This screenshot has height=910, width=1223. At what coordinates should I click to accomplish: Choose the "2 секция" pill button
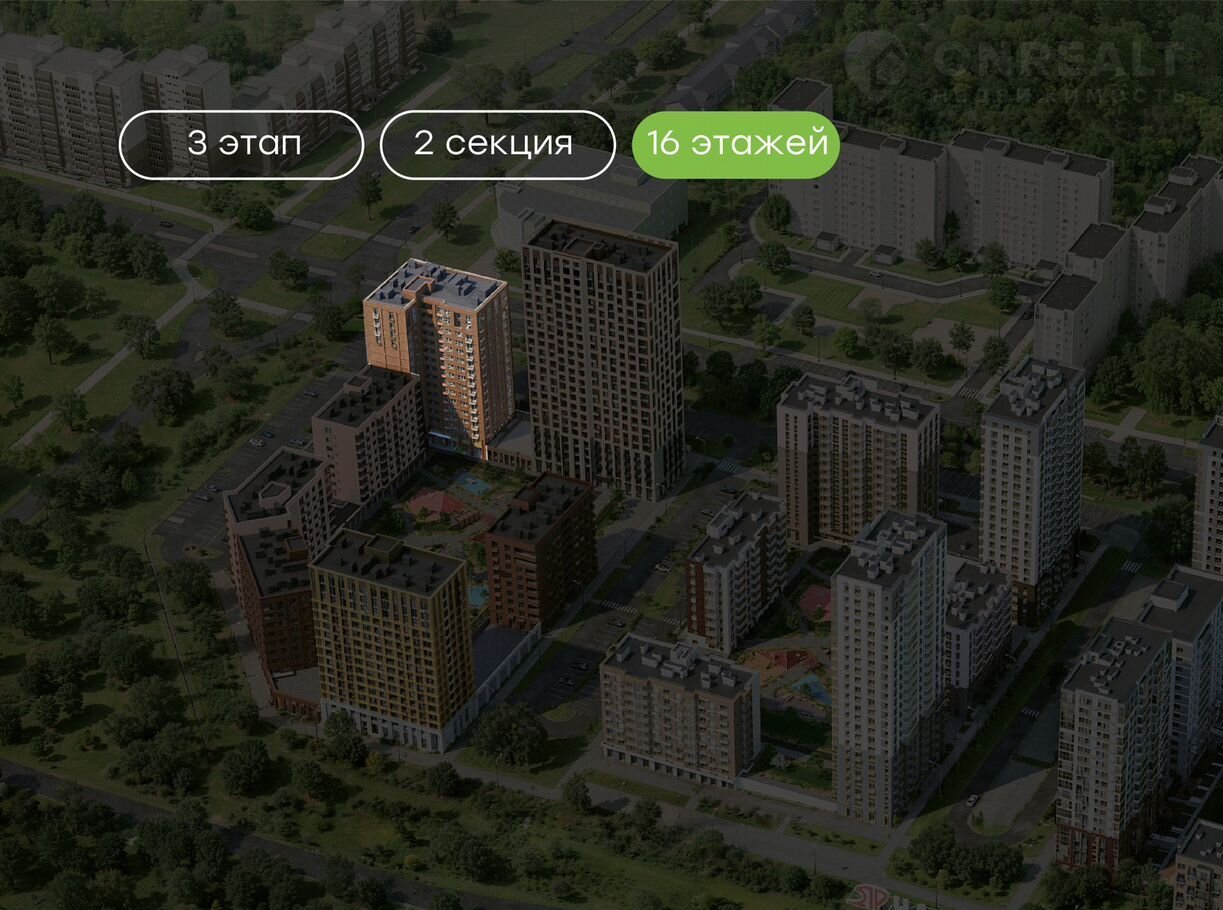[497, 144]
